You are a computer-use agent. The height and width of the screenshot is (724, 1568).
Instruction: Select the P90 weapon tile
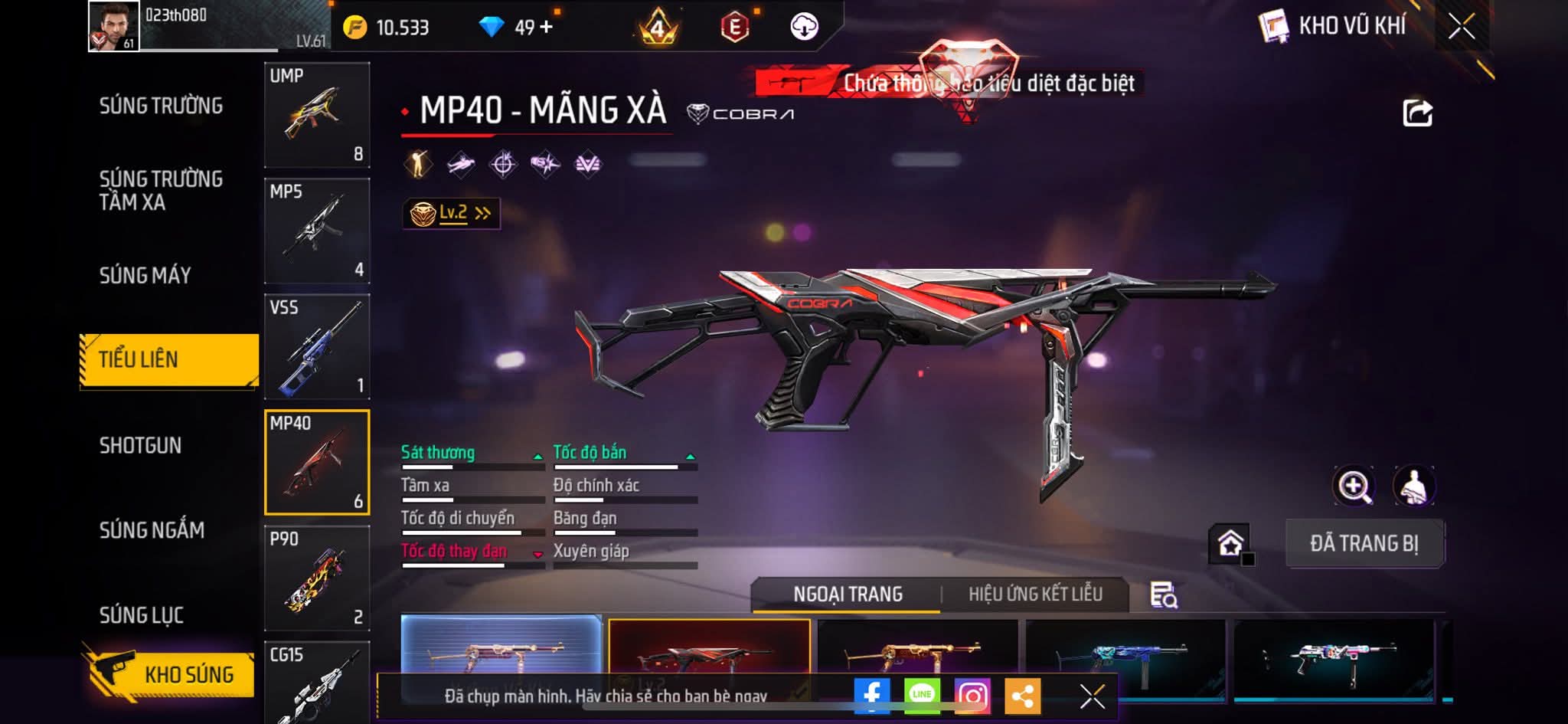click(317, 578)
